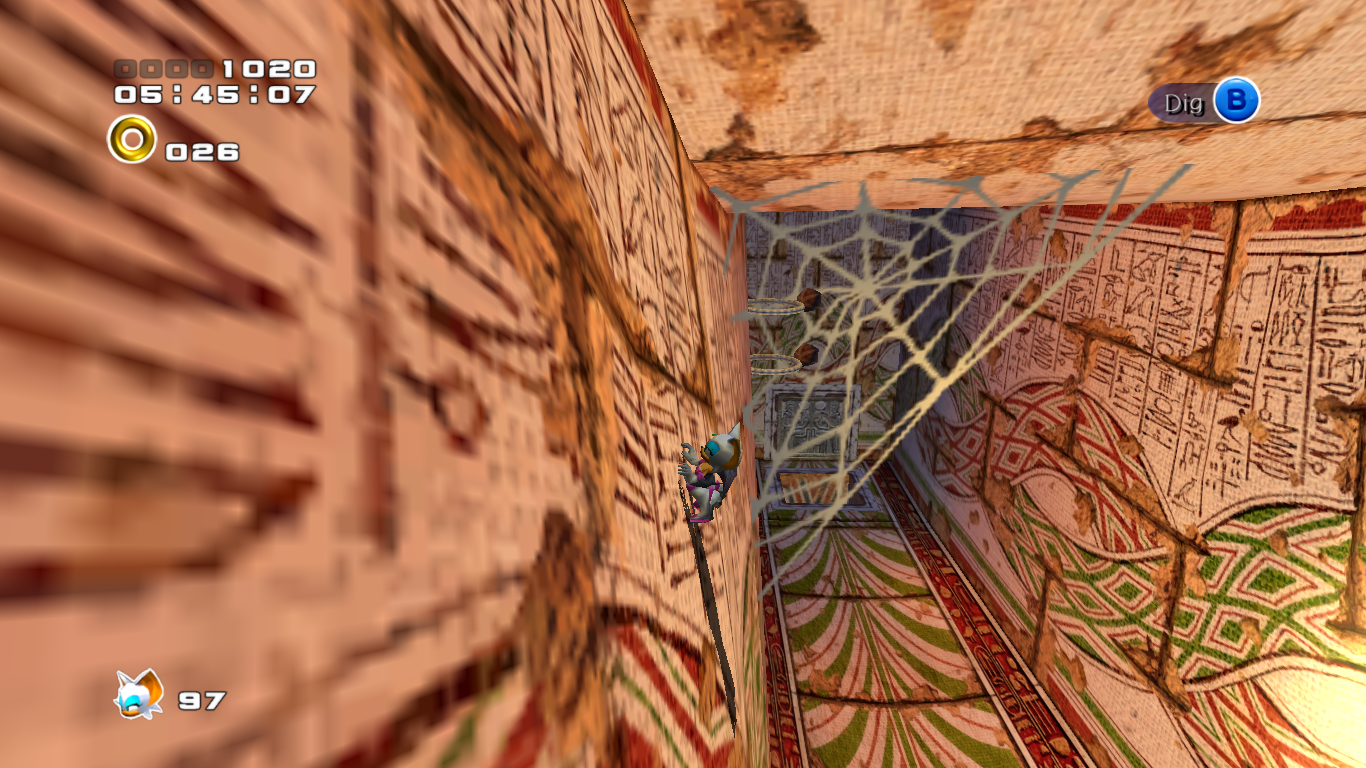The width and height of the screenshot is (1366, 768).
Task: Toggle the Dig action prompt
Action: tap(1204, 102)
